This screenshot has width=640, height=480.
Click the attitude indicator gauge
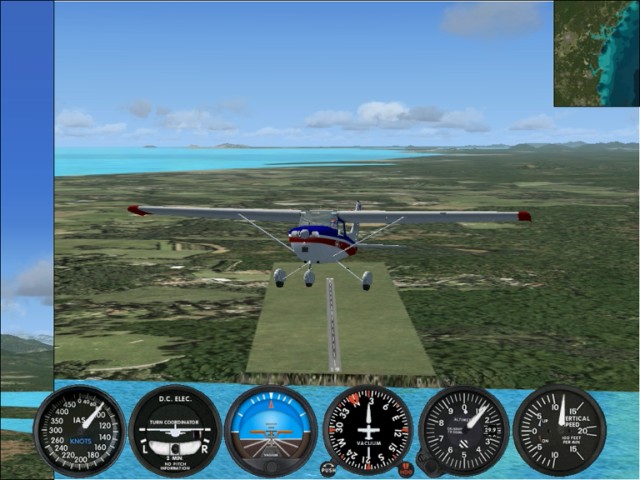[270, 430]
